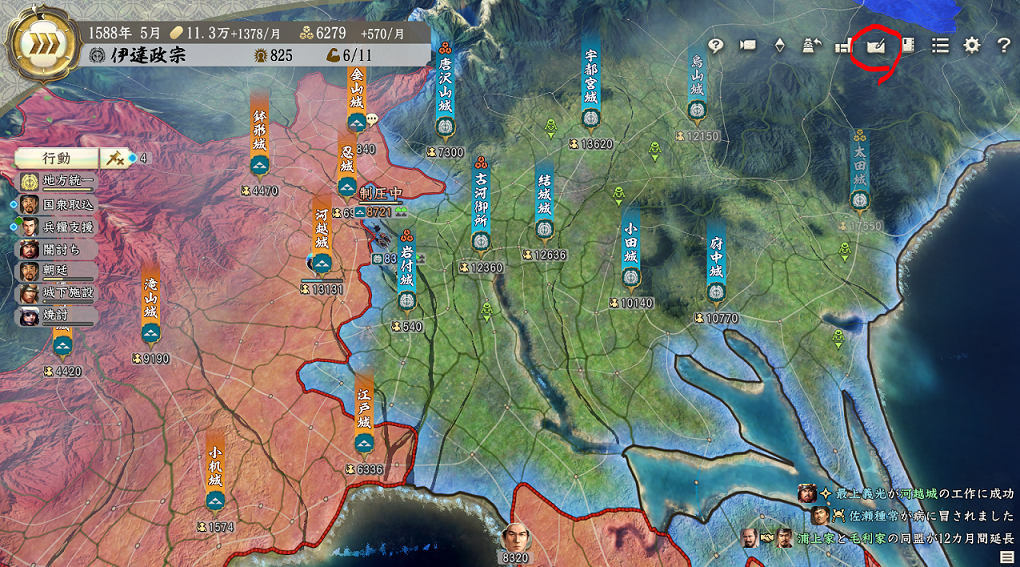Expand the message log list button
The height and width of the screenshot is (567, 1020).
(1006, 556)
